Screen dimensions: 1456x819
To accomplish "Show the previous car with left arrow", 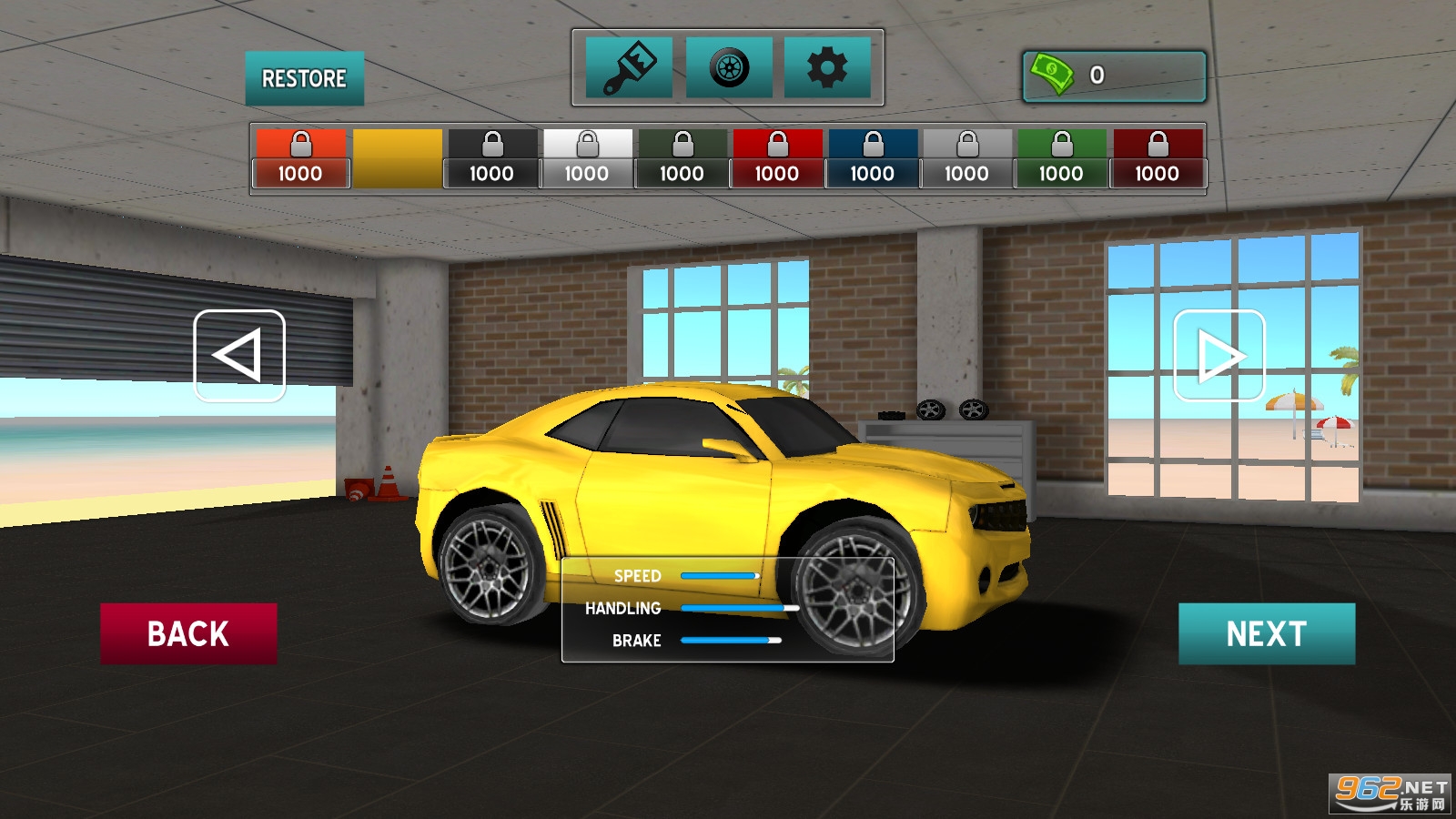I will pos(239,356).
